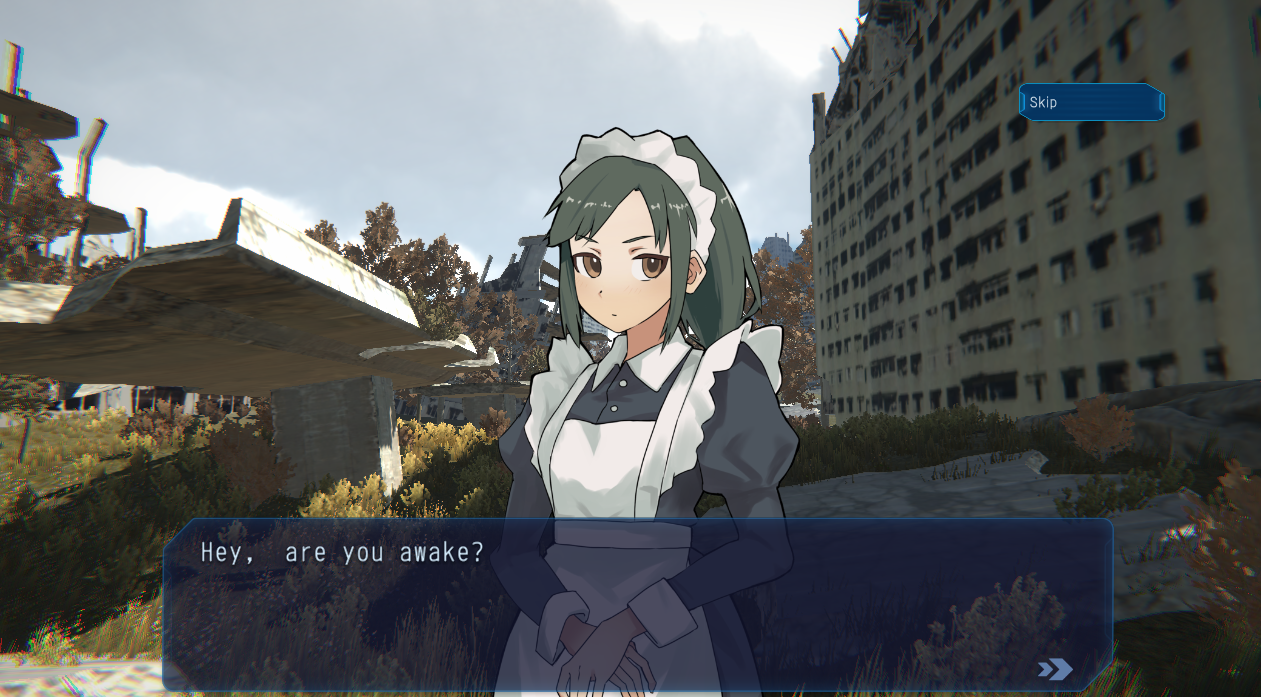Advance dialogue with the double-arrow icon

point(1055,669)
